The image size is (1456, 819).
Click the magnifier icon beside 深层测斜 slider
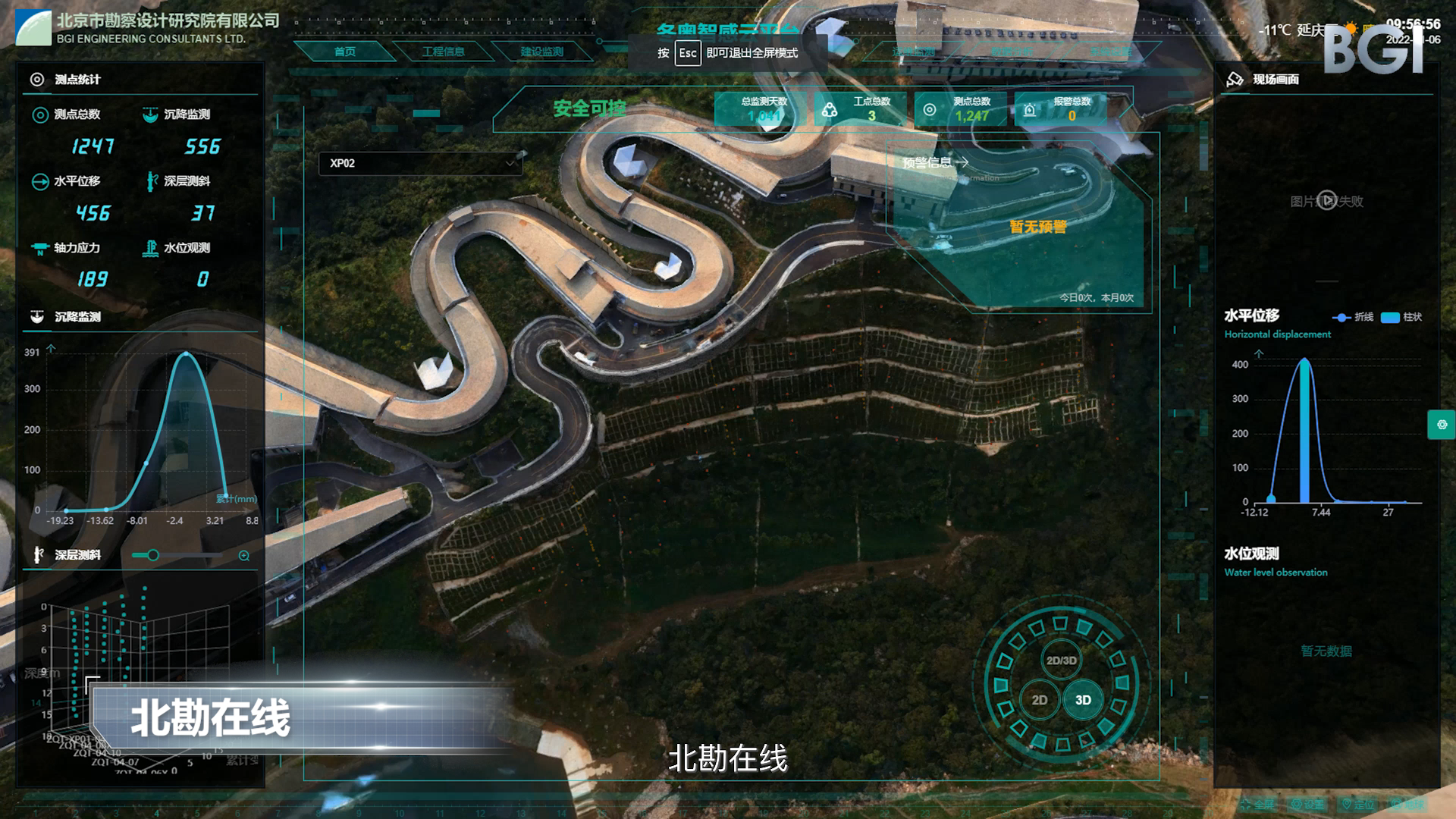pos(244,556)
